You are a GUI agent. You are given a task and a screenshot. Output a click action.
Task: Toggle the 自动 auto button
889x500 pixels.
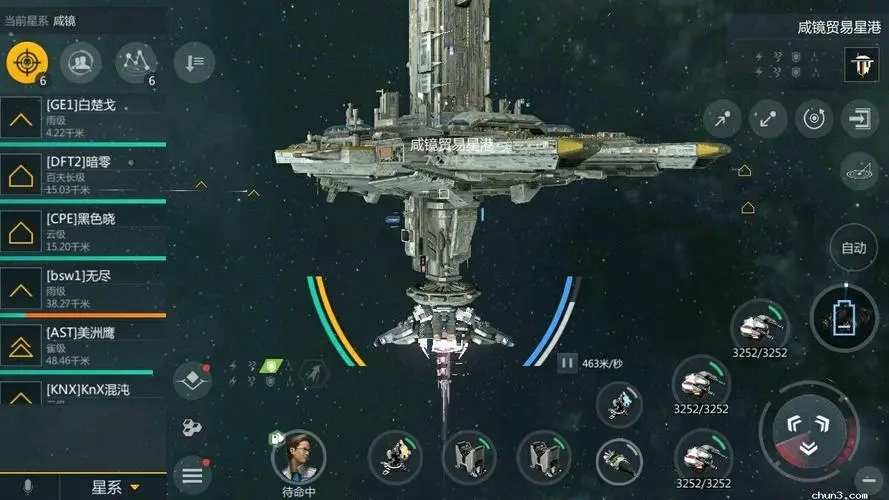853,248
